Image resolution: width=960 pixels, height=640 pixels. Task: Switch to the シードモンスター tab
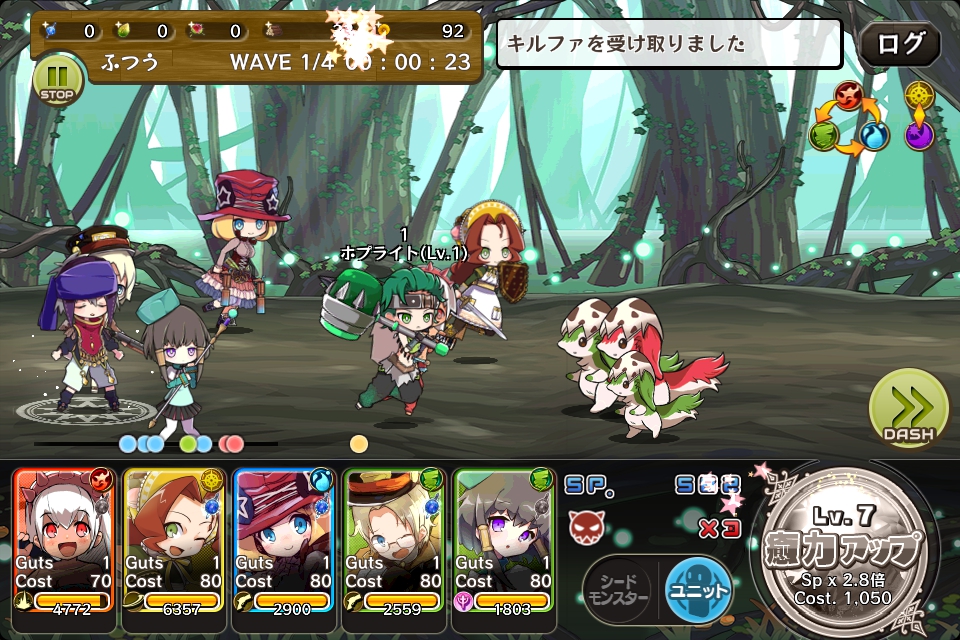616,590
